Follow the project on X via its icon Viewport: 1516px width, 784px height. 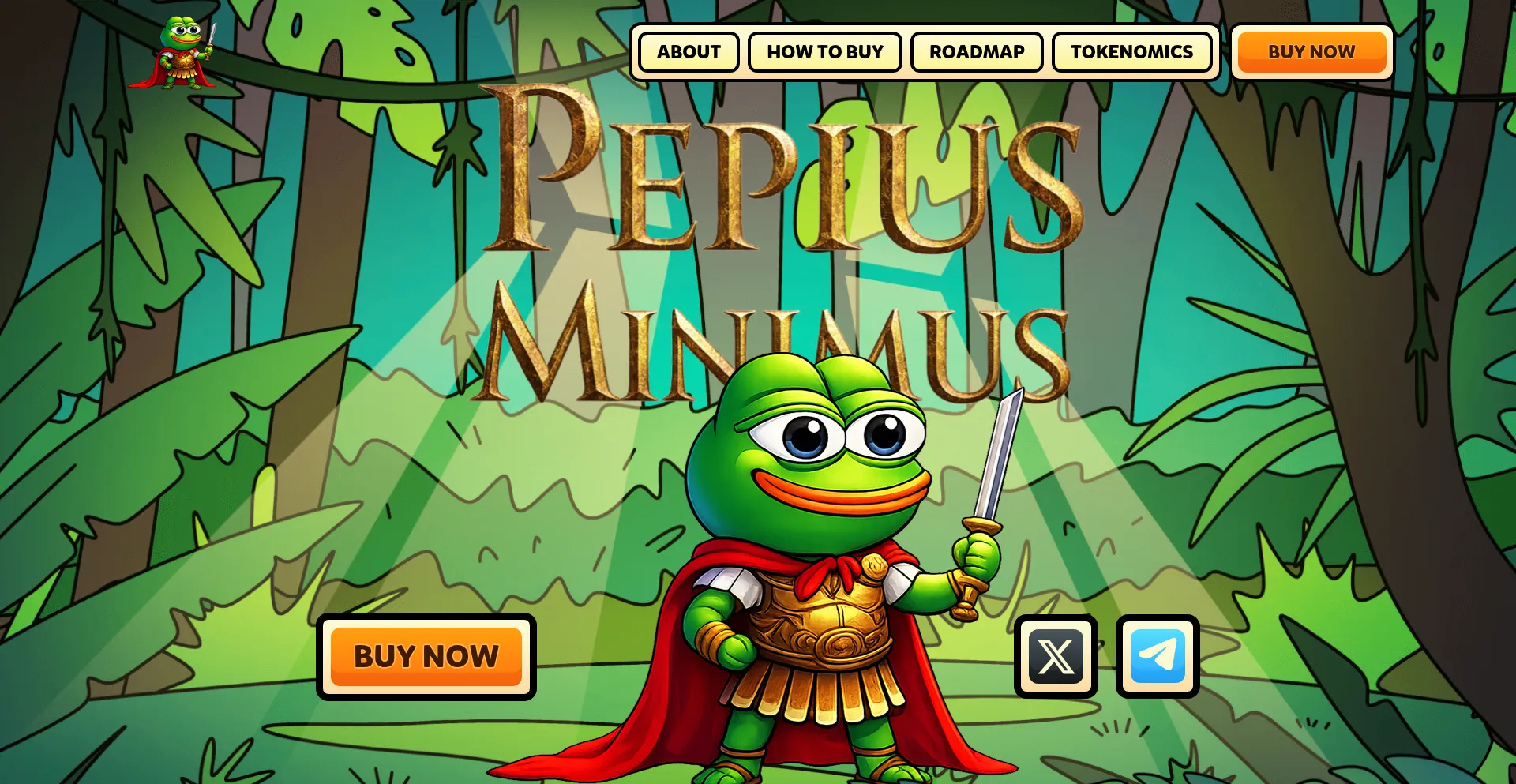pyautogui.click(x=1054, y=656)
